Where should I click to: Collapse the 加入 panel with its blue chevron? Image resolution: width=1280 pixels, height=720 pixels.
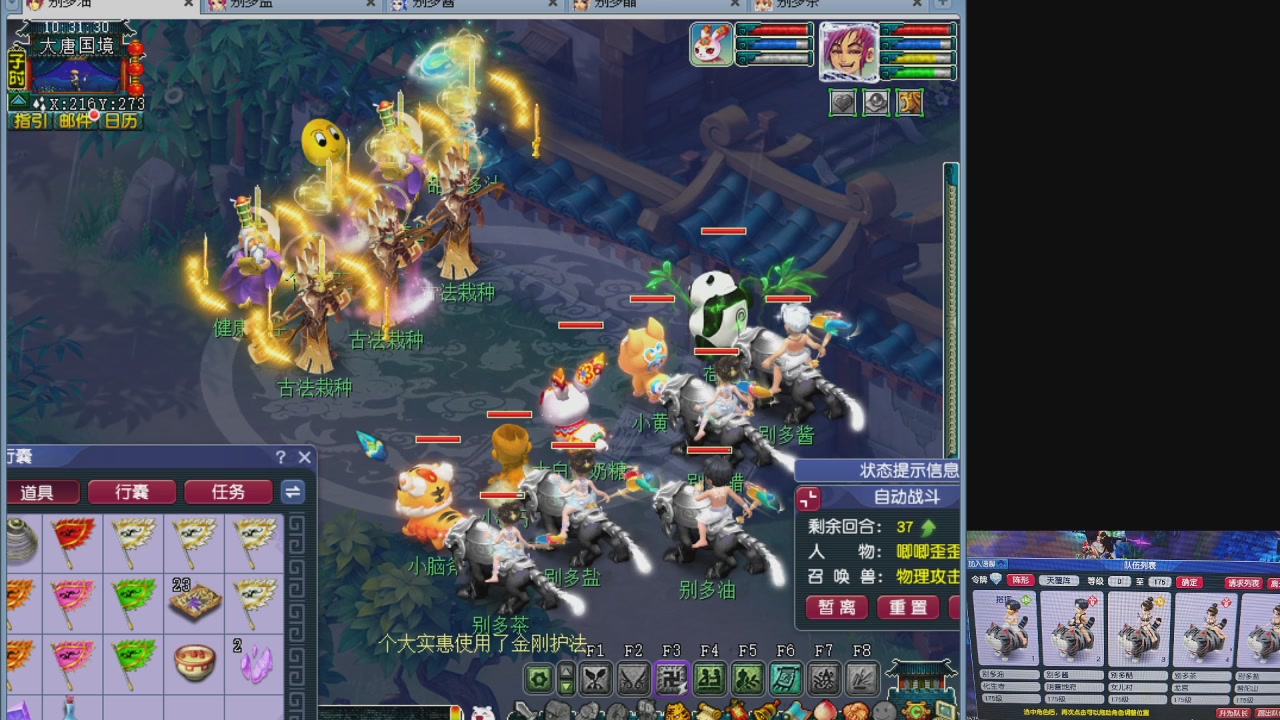tap(1001, 563)
